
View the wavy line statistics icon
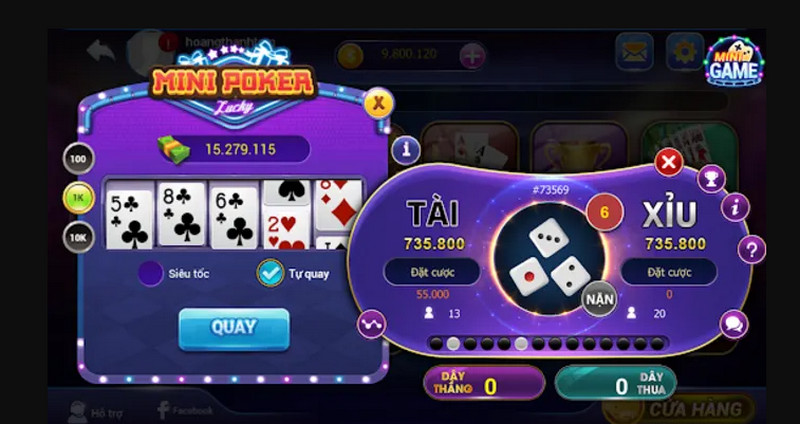(372, 323)
